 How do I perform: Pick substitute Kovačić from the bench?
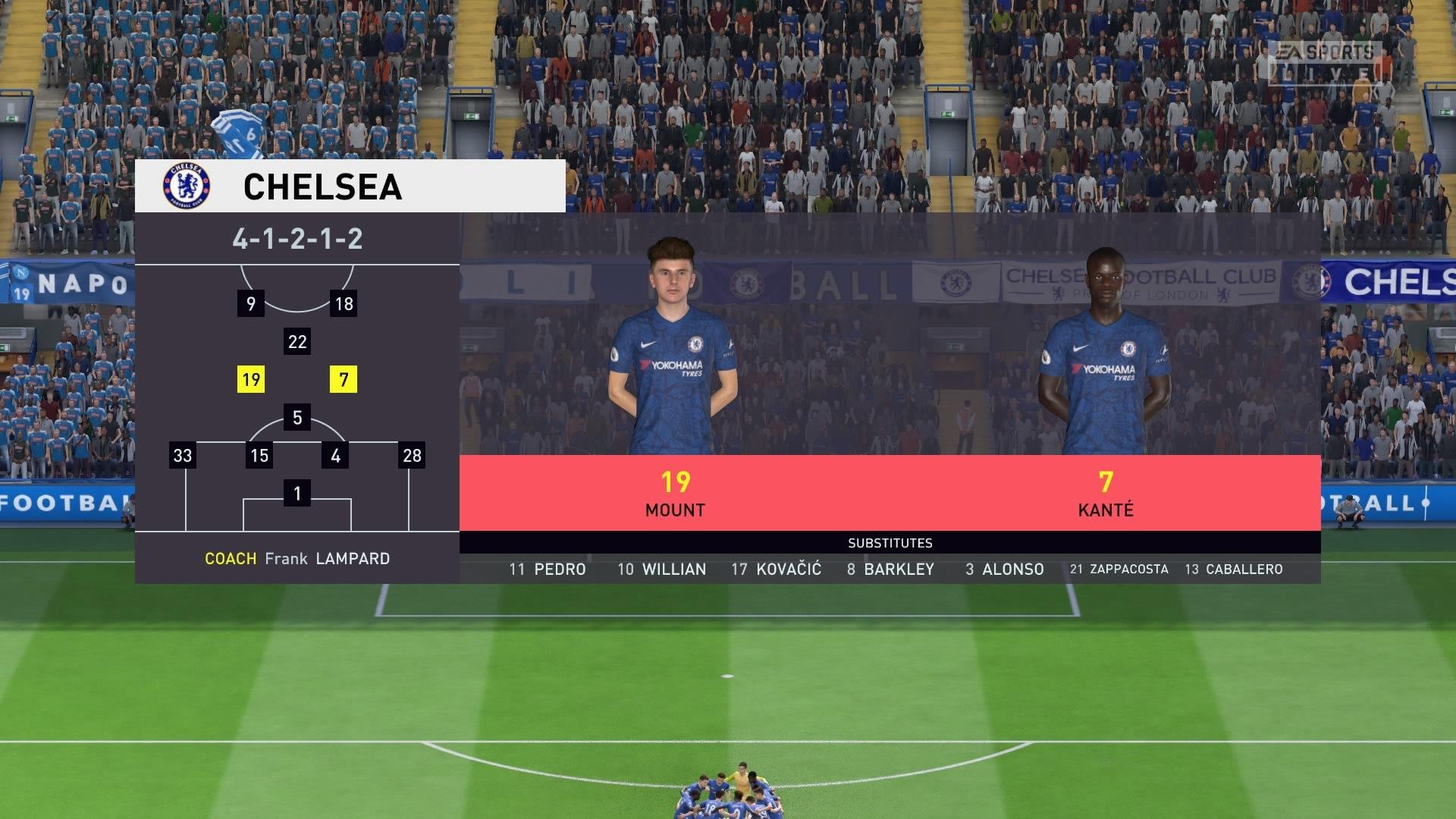pos(776,570)
